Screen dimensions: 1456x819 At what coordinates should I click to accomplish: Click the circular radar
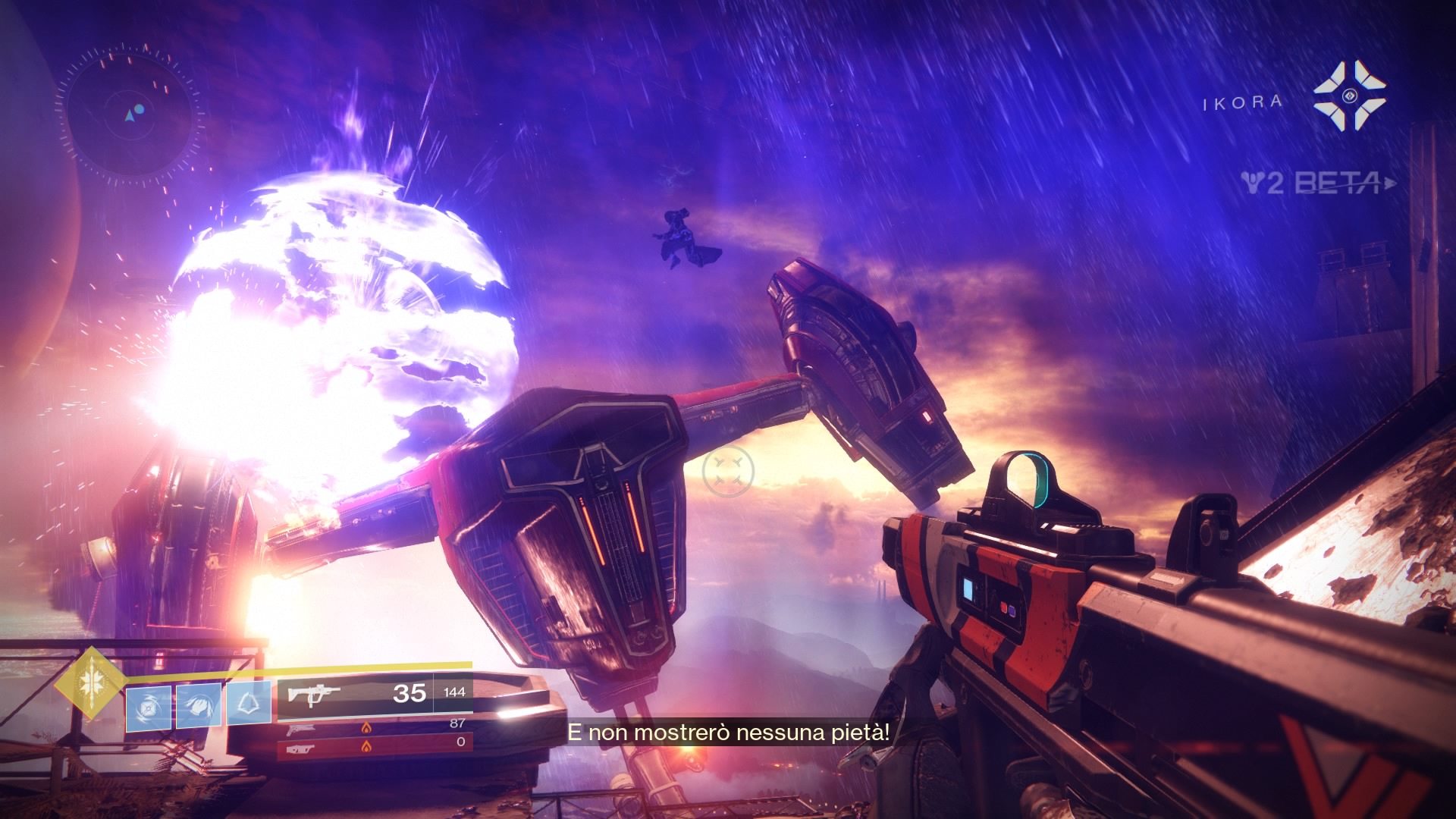coord(135,115)
